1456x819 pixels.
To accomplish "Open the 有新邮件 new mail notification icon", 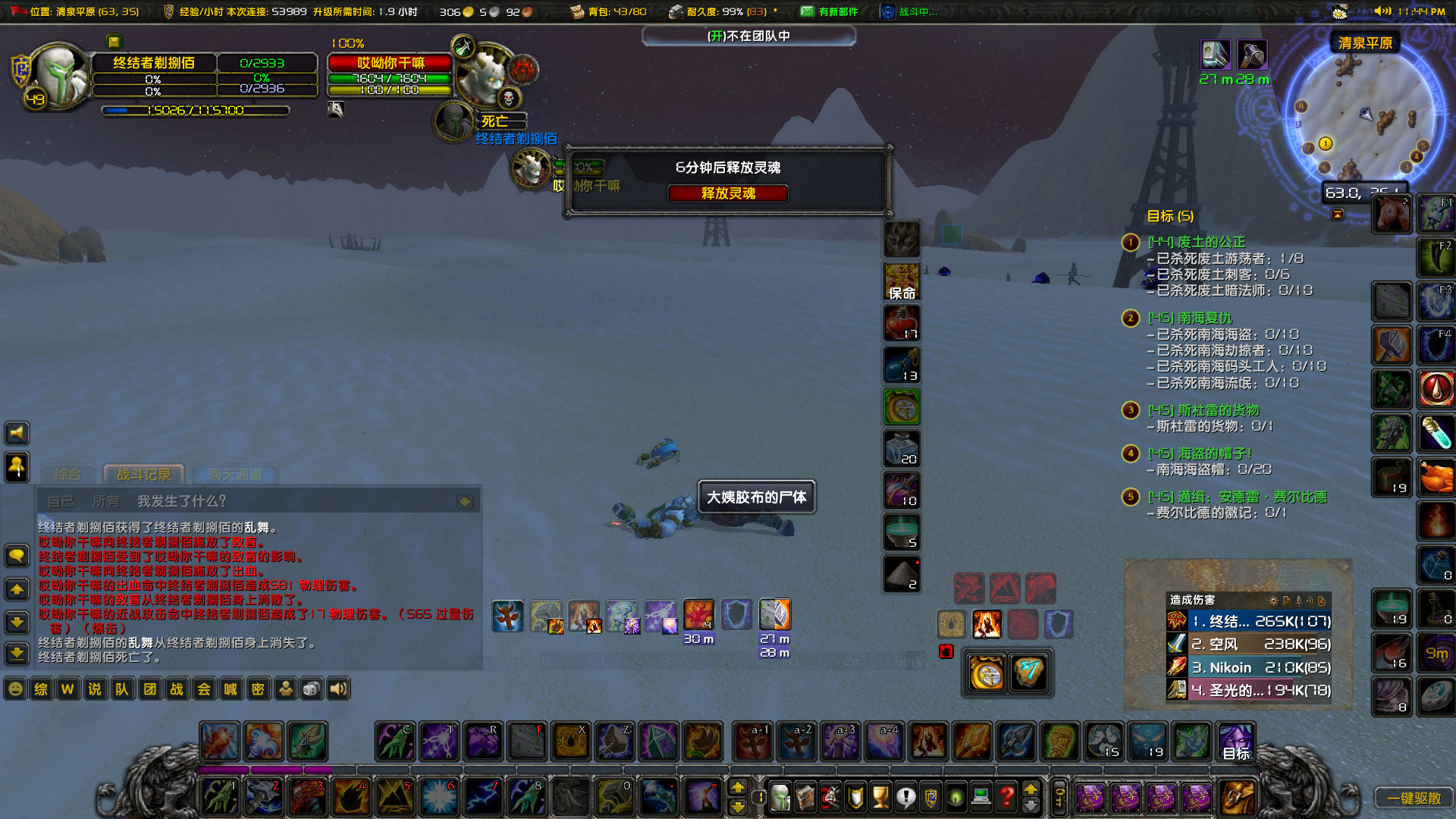I will point(807,11).
